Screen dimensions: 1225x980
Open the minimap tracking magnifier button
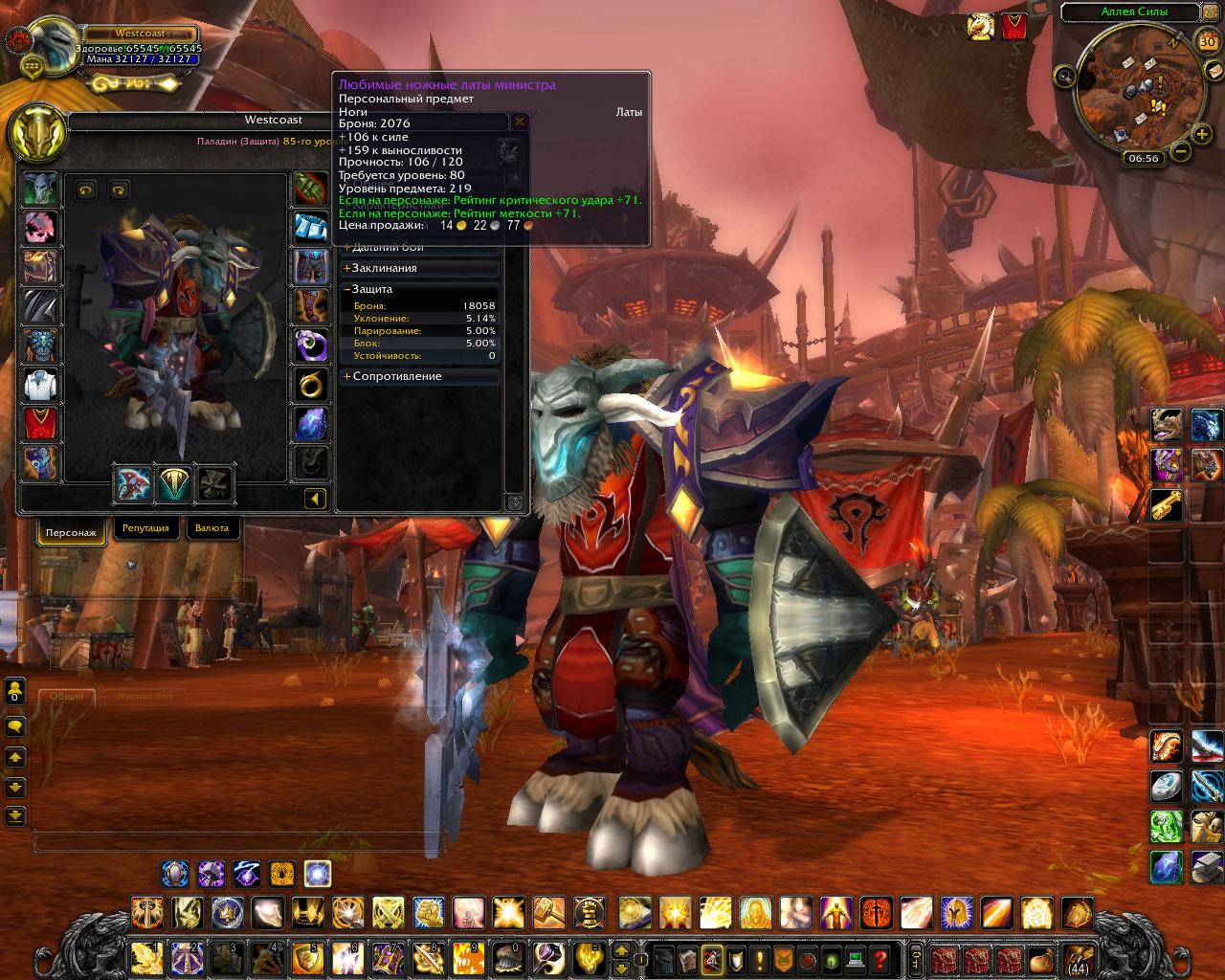(x=1064, y=76)
